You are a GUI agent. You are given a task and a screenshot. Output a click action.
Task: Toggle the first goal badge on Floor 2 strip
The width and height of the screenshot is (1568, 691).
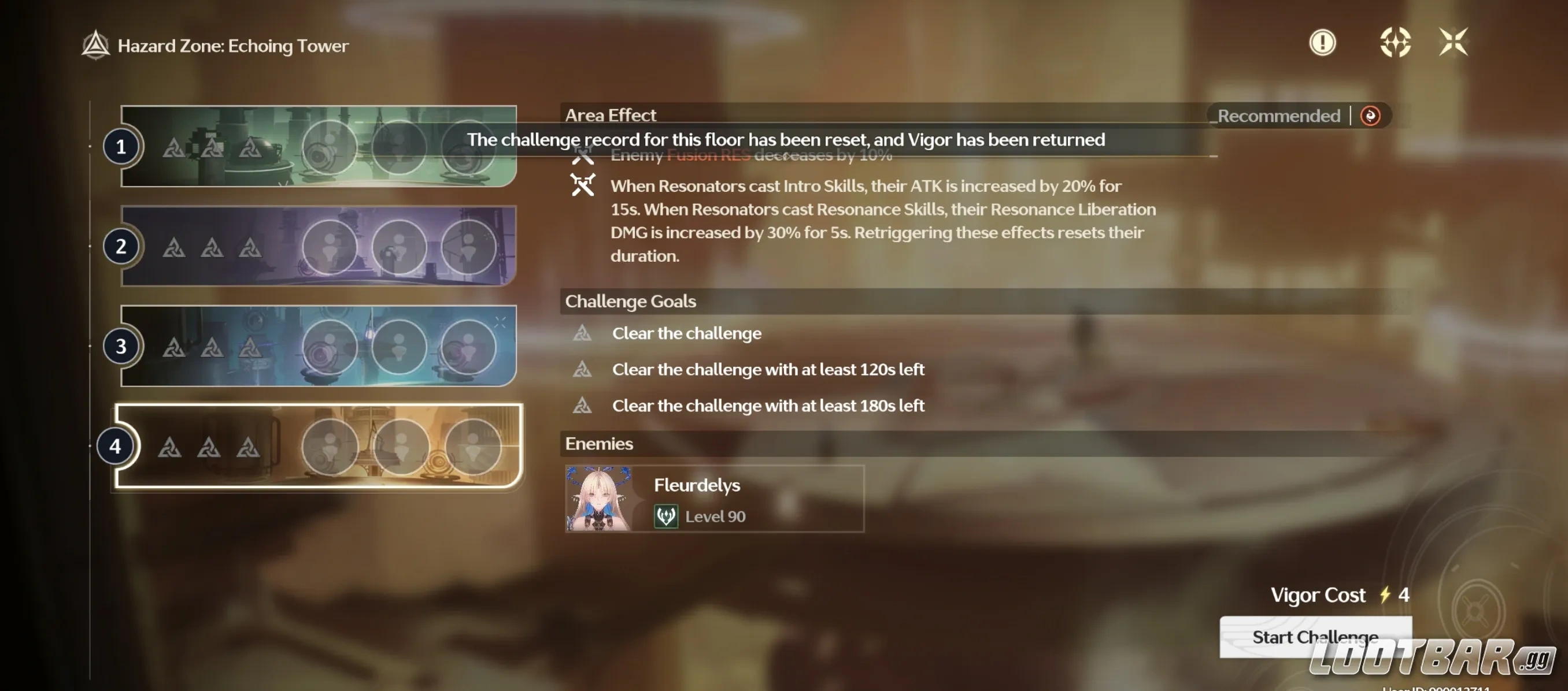point(175,247)
